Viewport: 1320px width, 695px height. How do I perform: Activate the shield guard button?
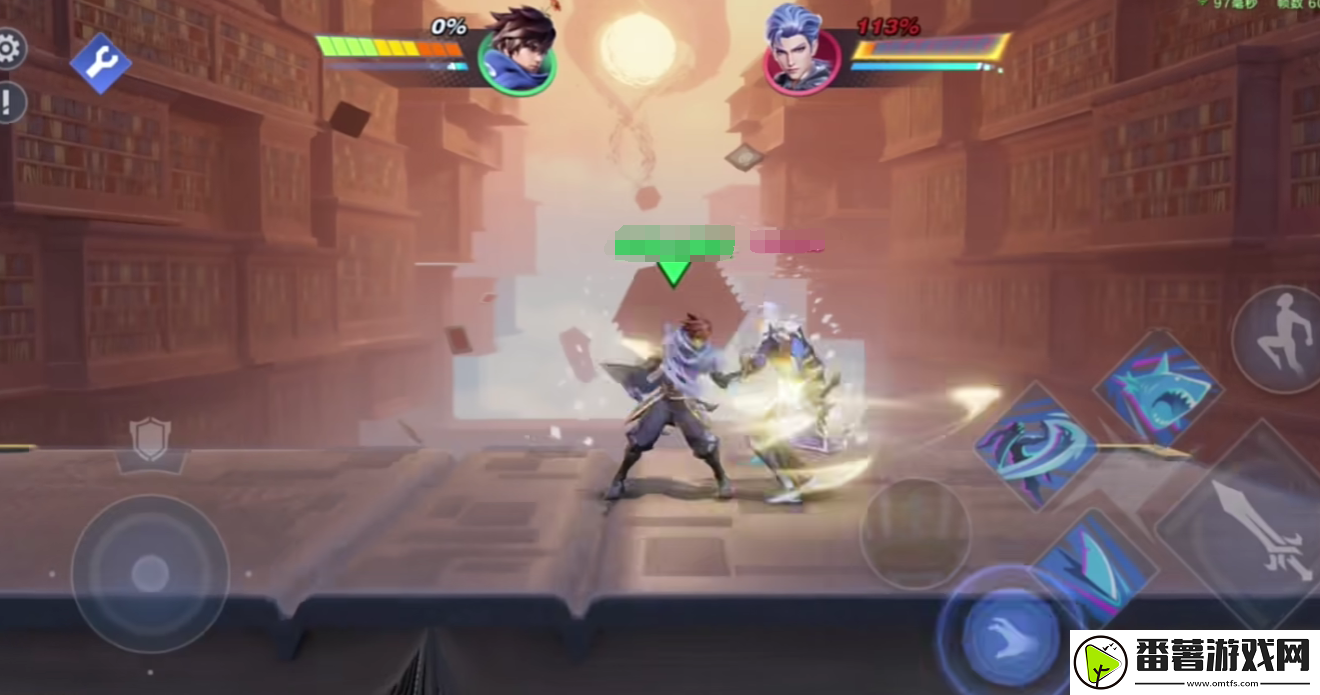pyautogui.click(x=150, y=441)
